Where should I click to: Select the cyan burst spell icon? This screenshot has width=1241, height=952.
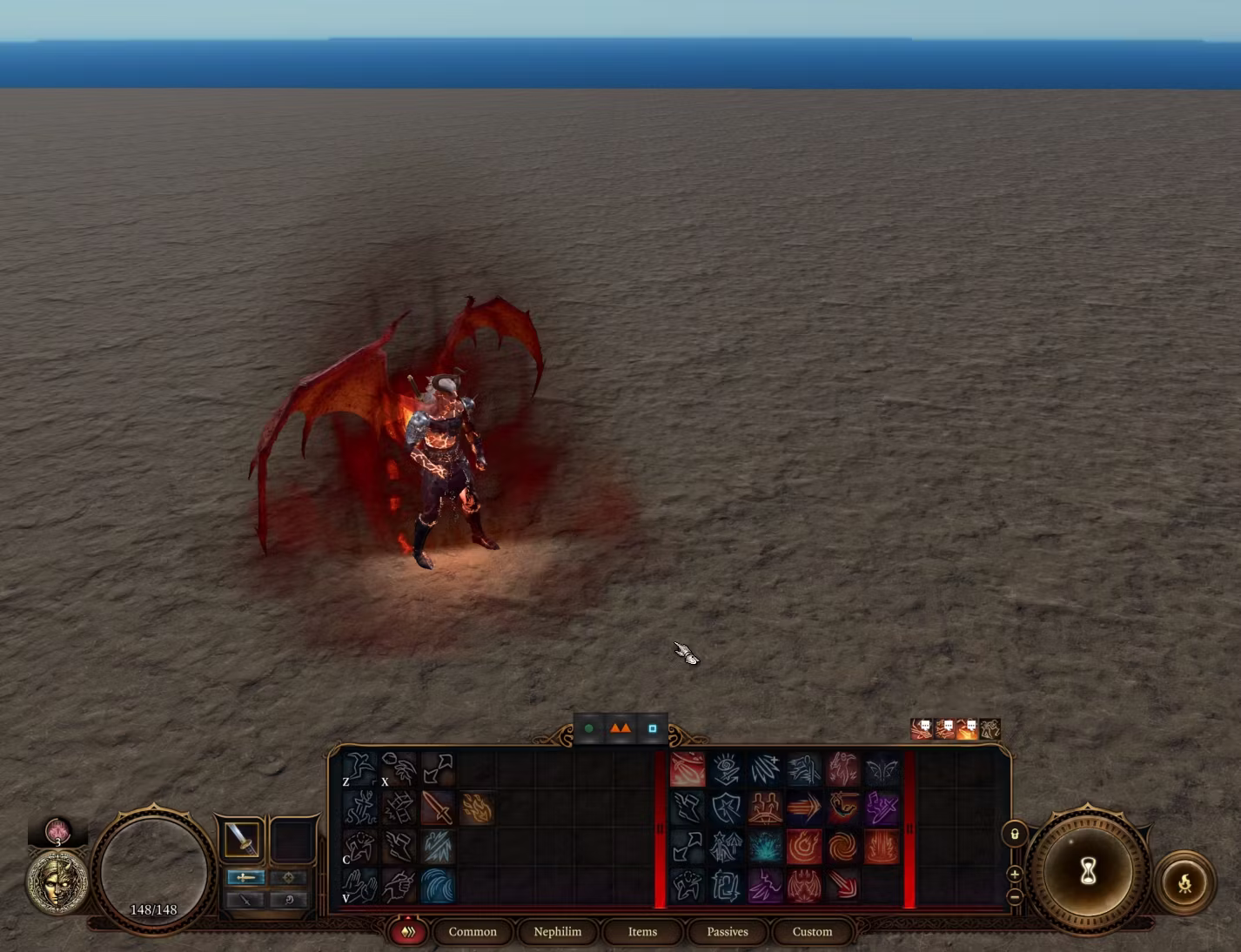point(765,847)
